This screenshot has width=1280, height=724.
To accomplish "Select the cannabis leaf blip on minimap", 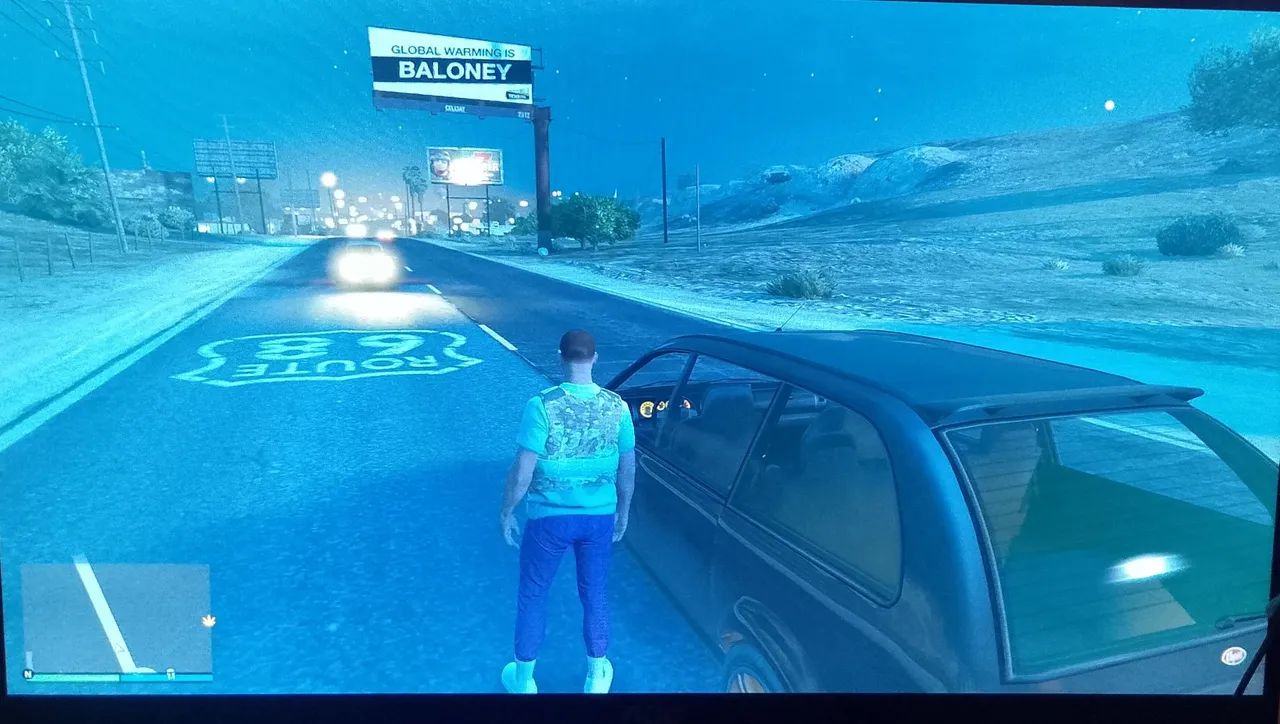I will point(208,621).
